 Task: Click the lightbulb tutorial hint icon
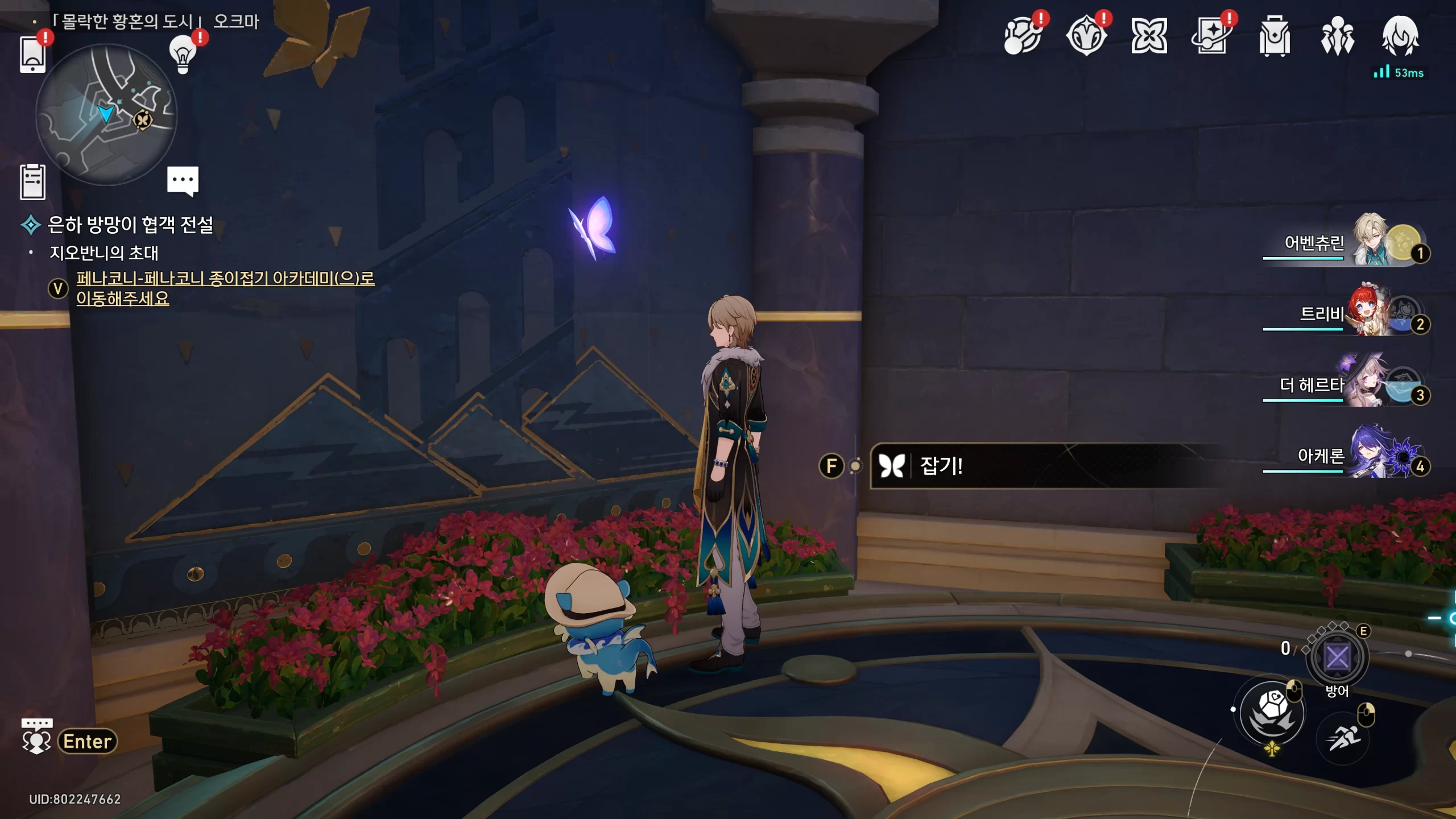pyautogui.click(x=183, y=55)
